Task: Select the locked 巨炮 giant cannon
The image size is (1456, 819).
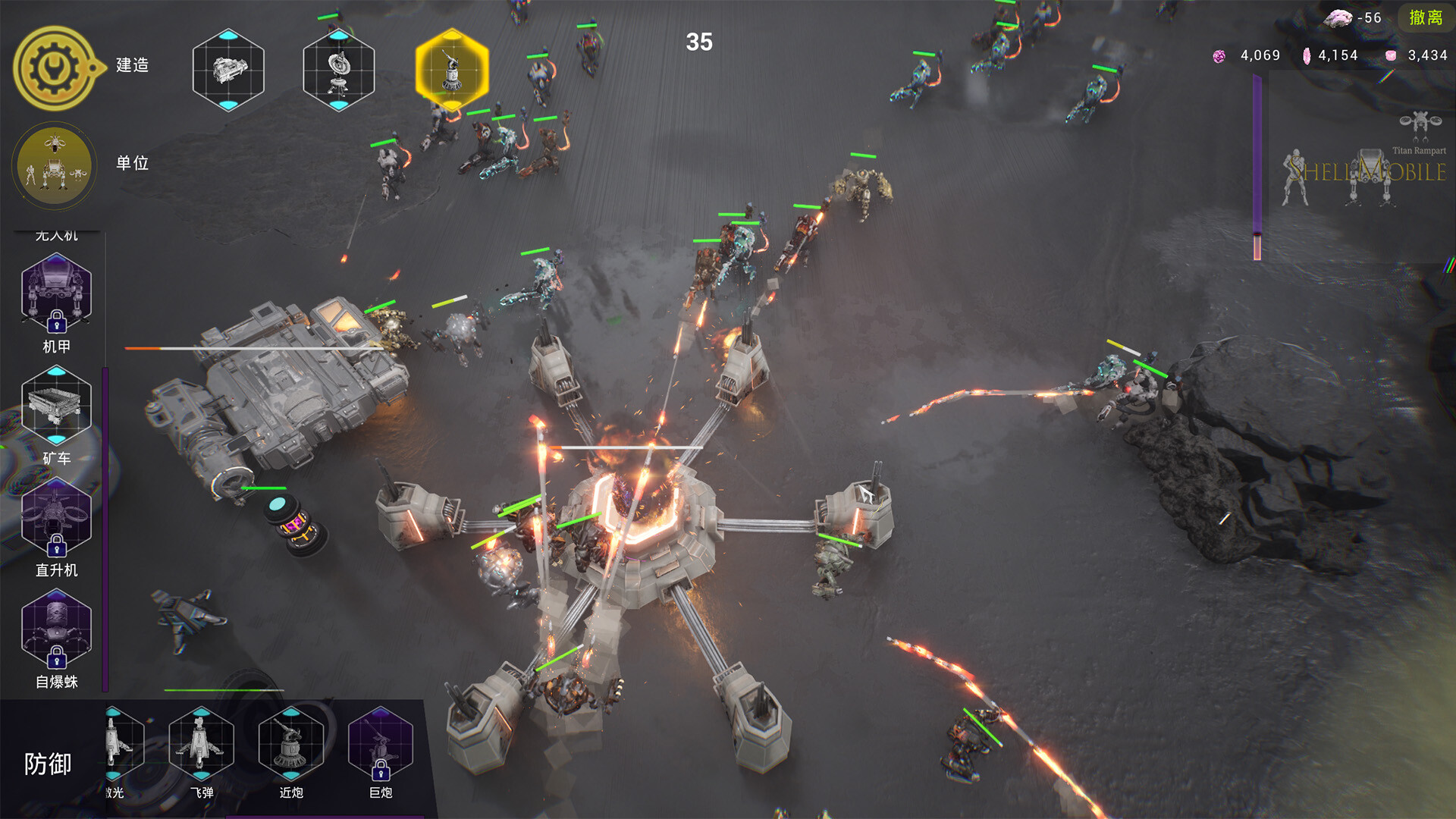Action: point(380,745)
